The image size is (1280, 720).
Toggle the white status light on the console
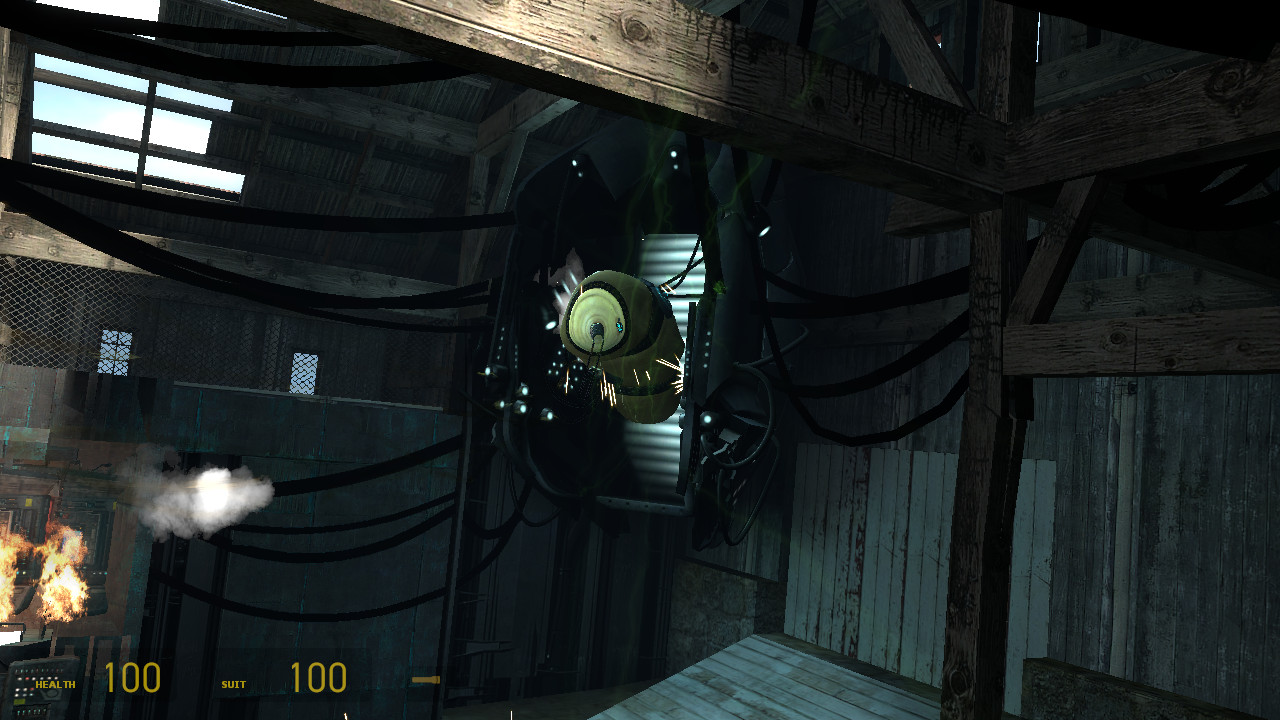tap(19, 679)
